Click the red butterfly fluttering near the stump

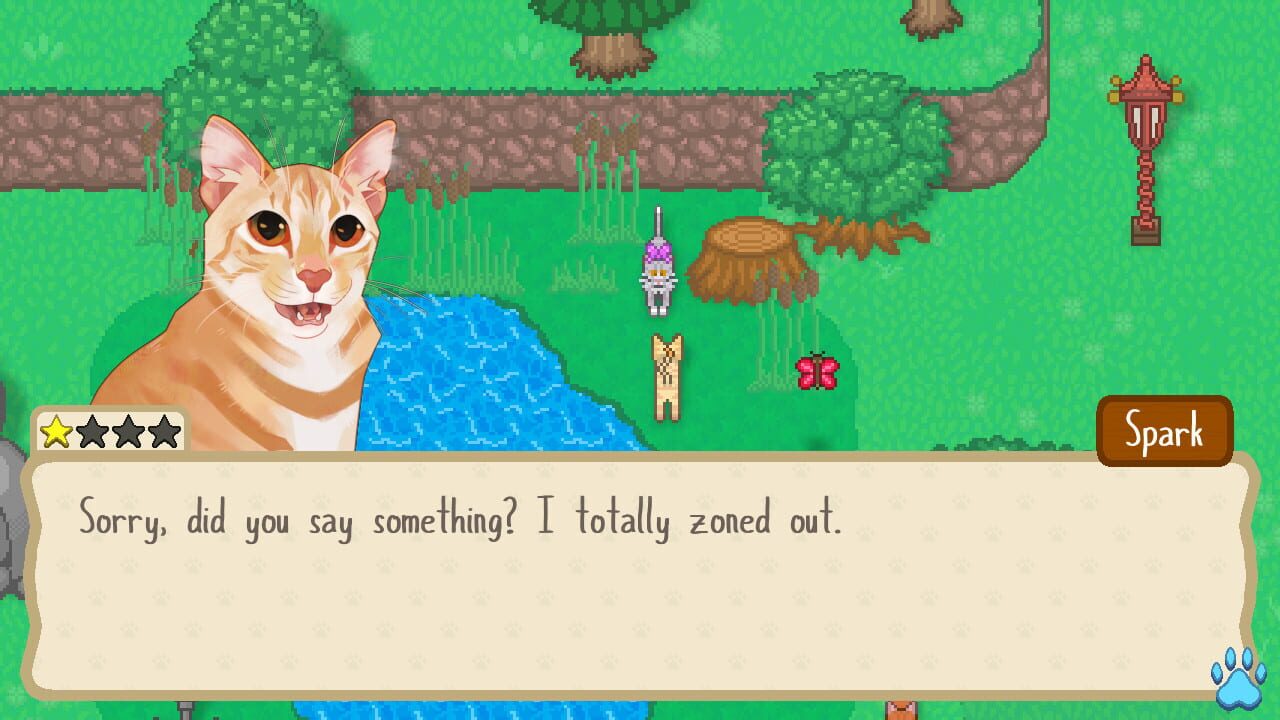(817, 372)
